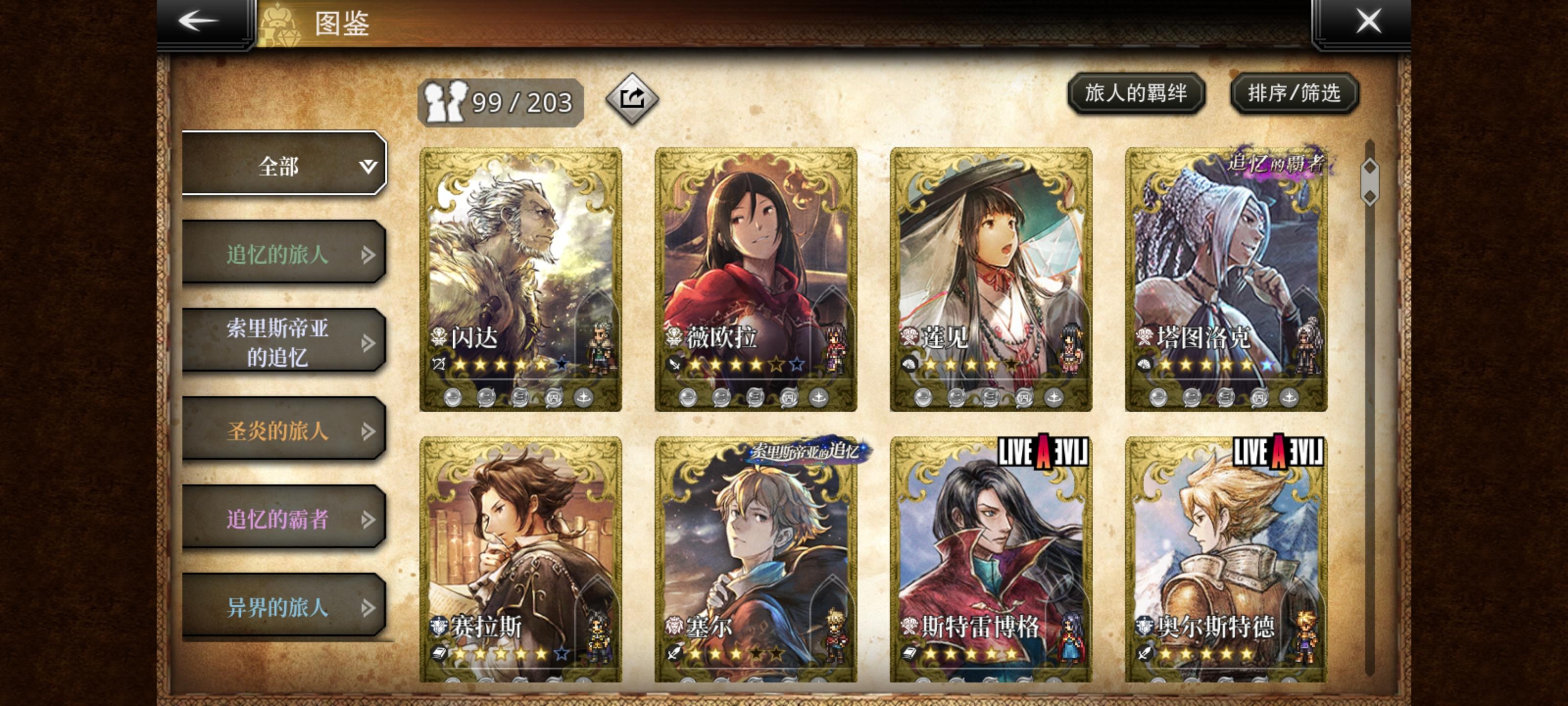1568x706 pixels.
Task: Open the 奥尔斯特德 character card
Action: [x=1225, y=559]
